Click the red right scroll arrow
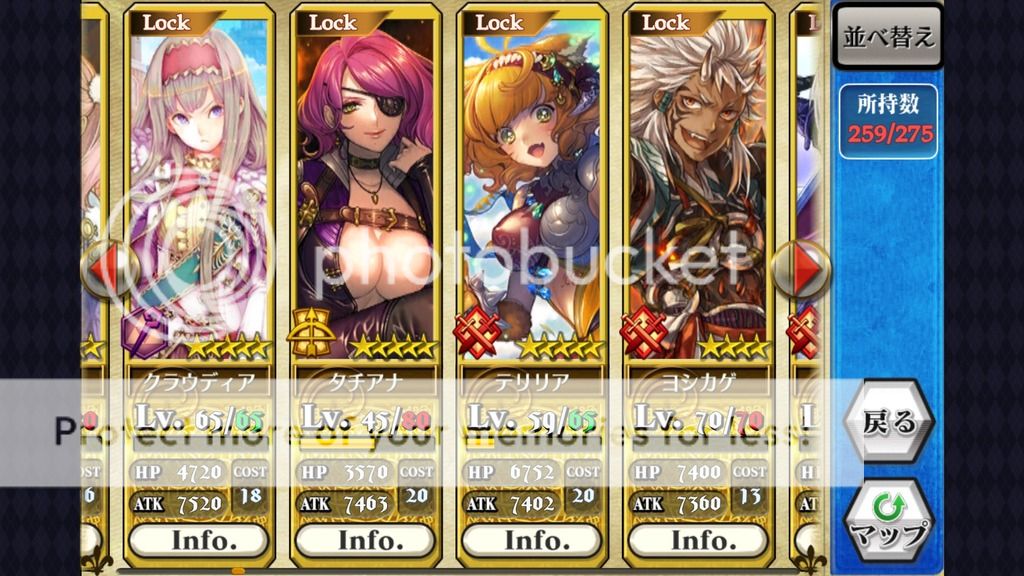The width and height of the screenshot is (1024, 576). pos(806,268)
